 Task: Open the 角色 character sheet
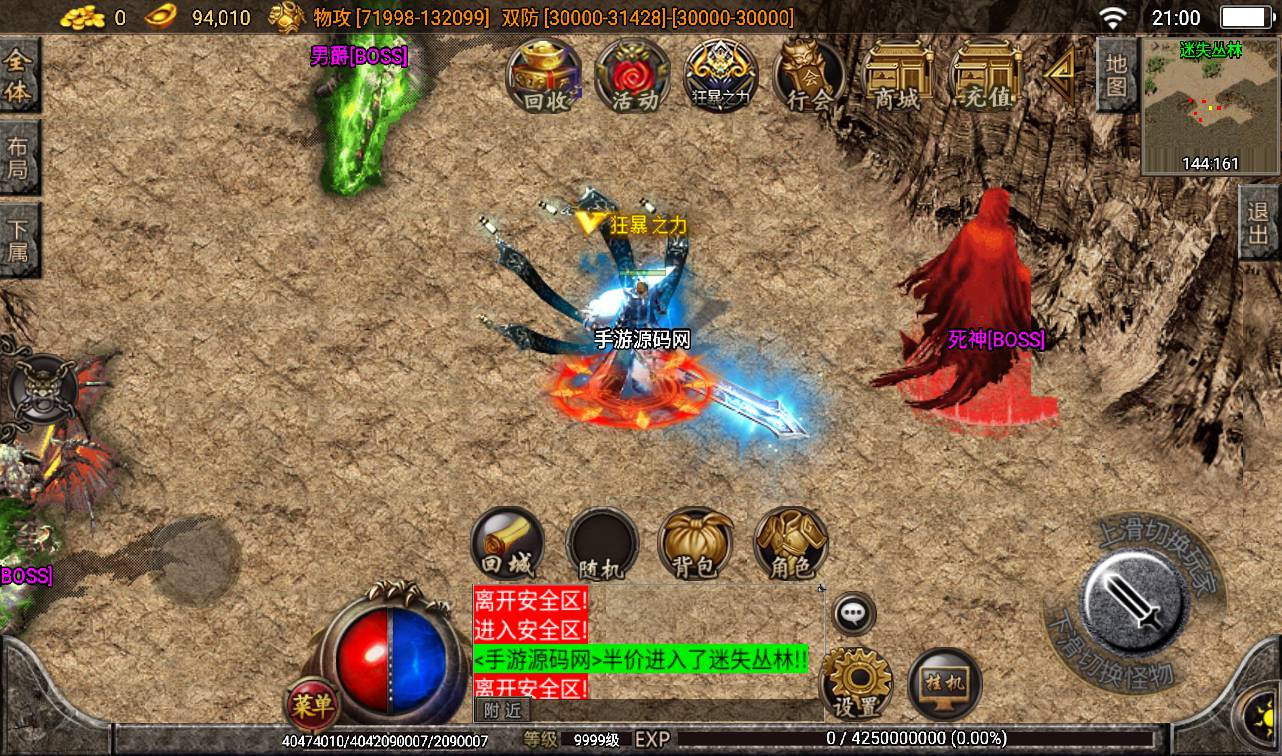point(790,545)
